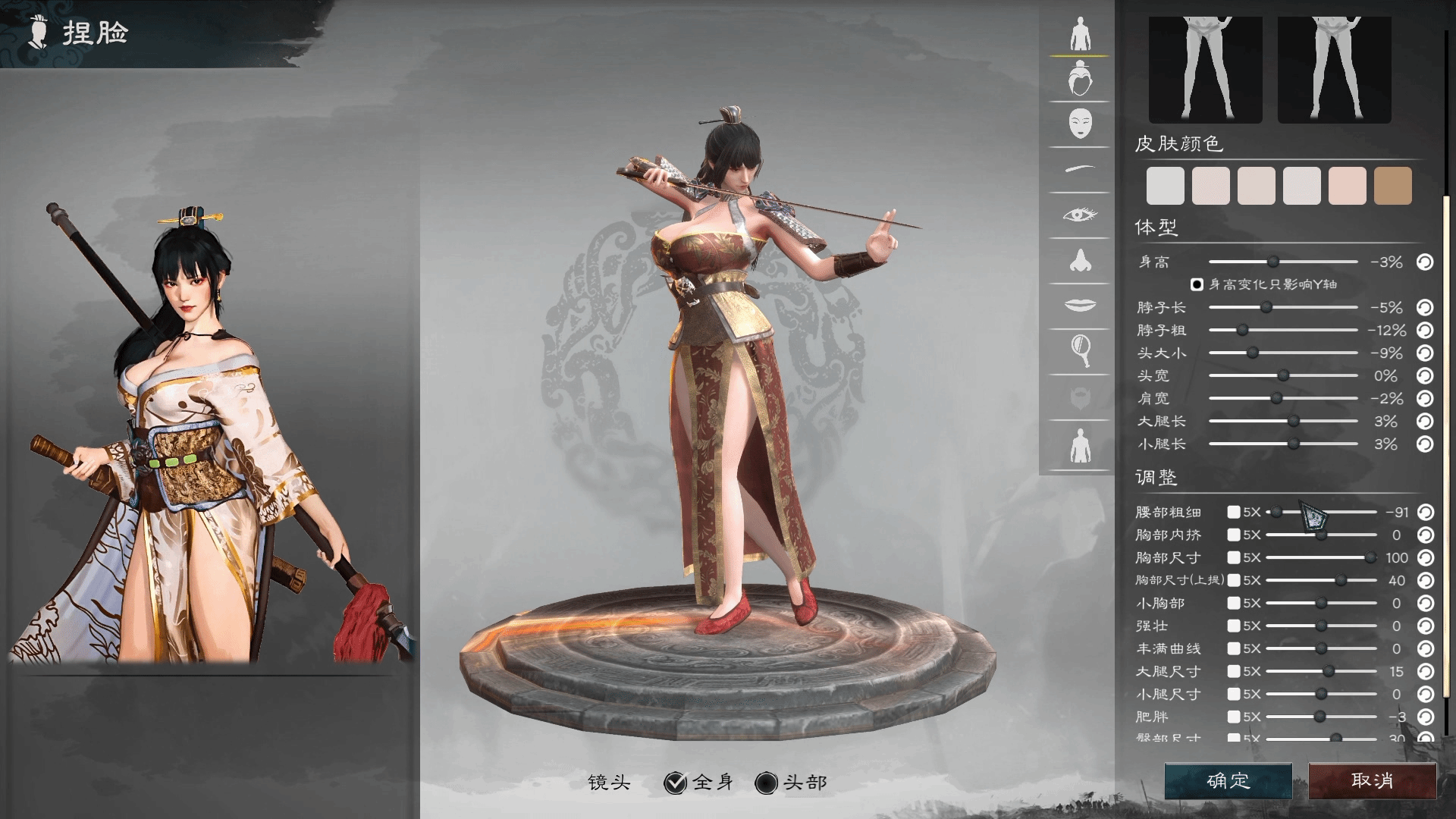
Task: Cancel with the 取消 button
Action: click(x=1372, y=780)
